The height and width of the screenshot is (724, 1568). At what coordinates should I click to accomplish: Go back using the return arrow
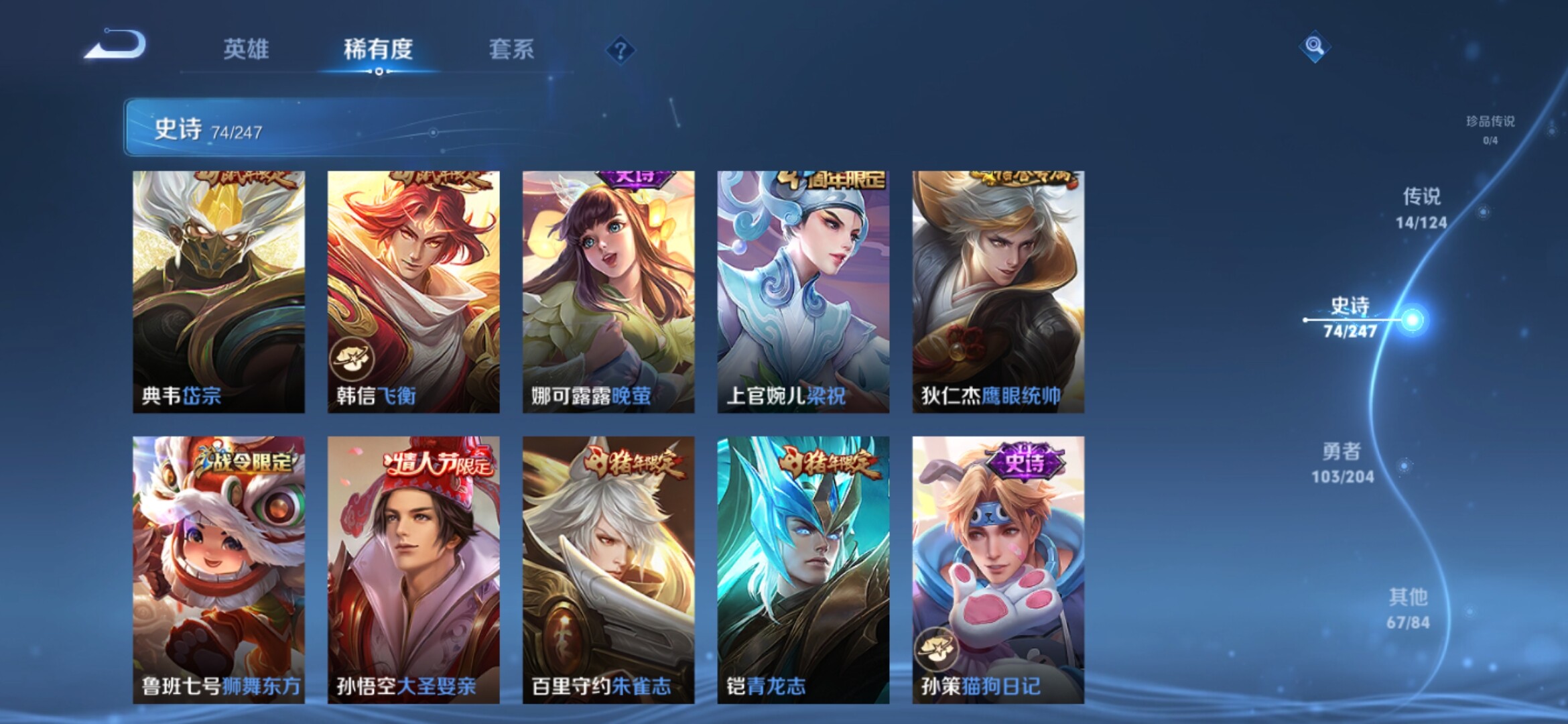[x=115, y=46]
